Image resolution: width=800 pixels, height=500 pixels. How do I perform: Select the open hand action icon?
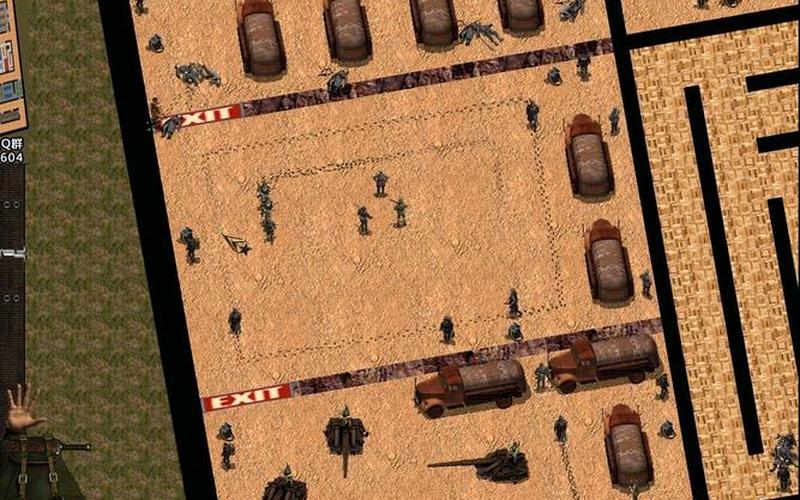22,407
